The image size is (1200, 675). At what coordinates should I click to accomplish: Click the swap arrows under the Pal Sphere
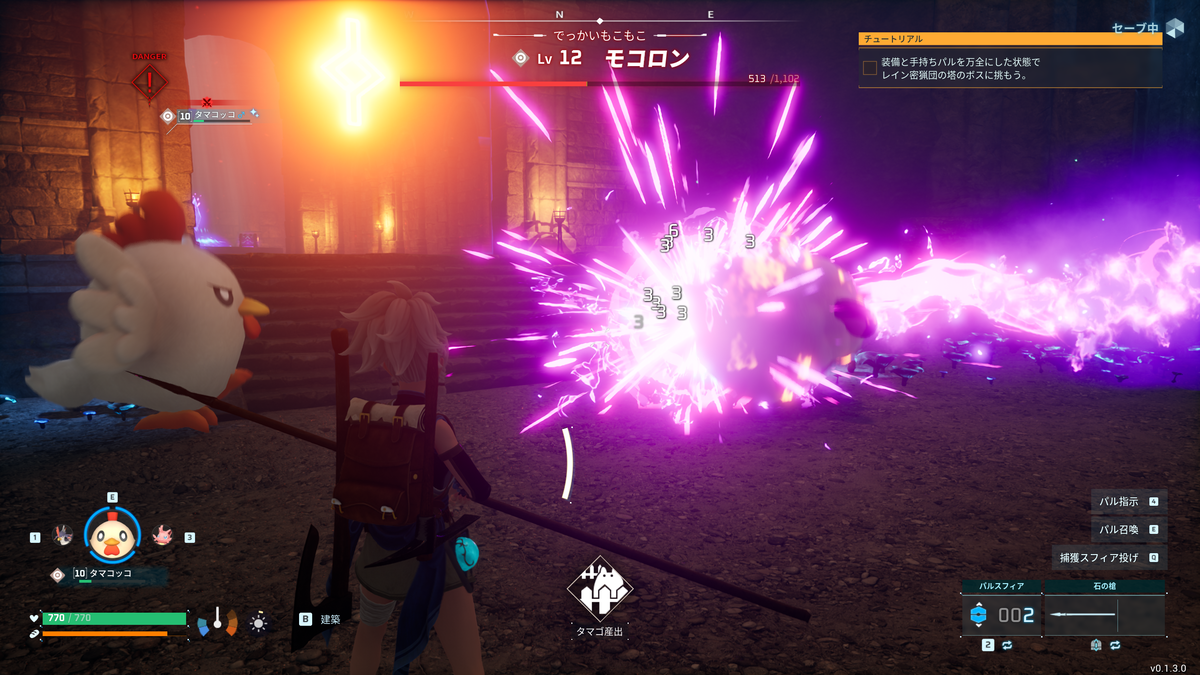[1008, 646]
